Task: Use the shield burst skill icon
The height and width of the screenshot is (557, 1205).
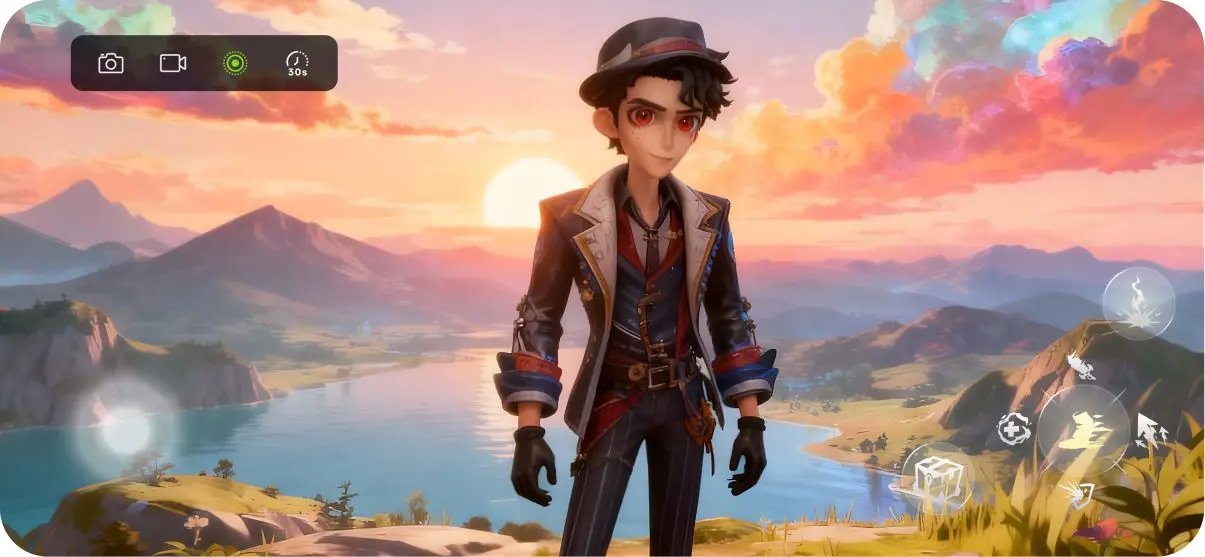Action: [1078, 494]
